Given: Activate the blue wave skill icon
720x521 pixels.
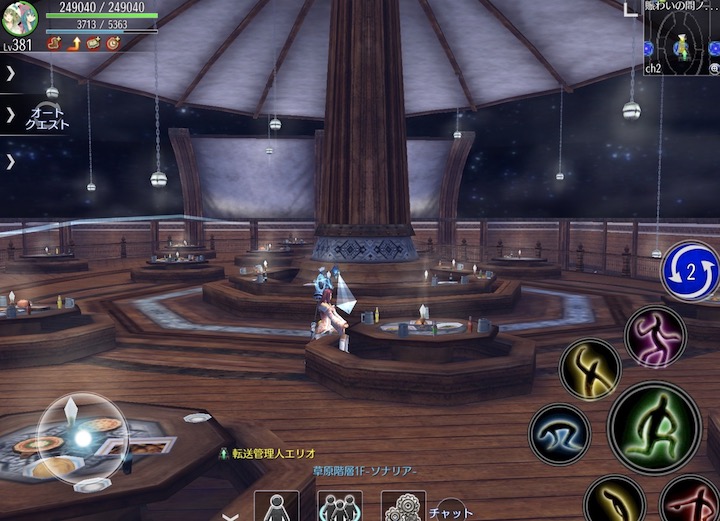Looking at the screenshot, I should click(x=559, y=434).
